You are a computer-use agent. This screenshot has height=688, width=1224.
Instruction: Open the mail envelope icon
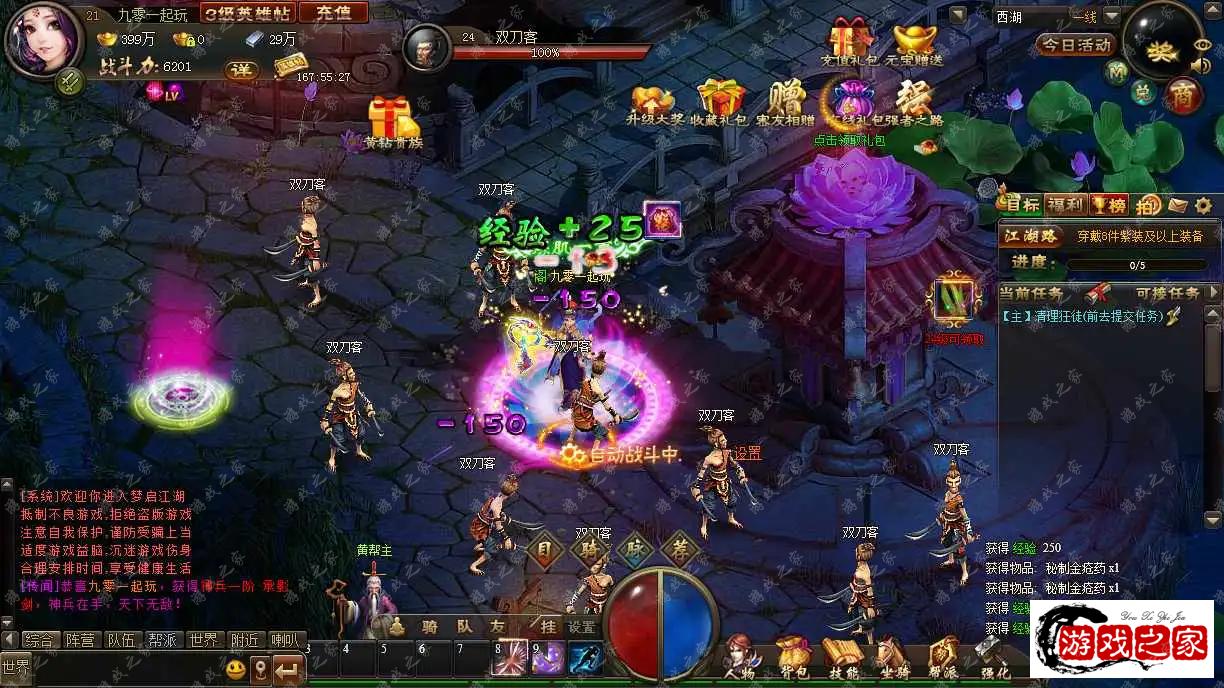point(1177,205)
